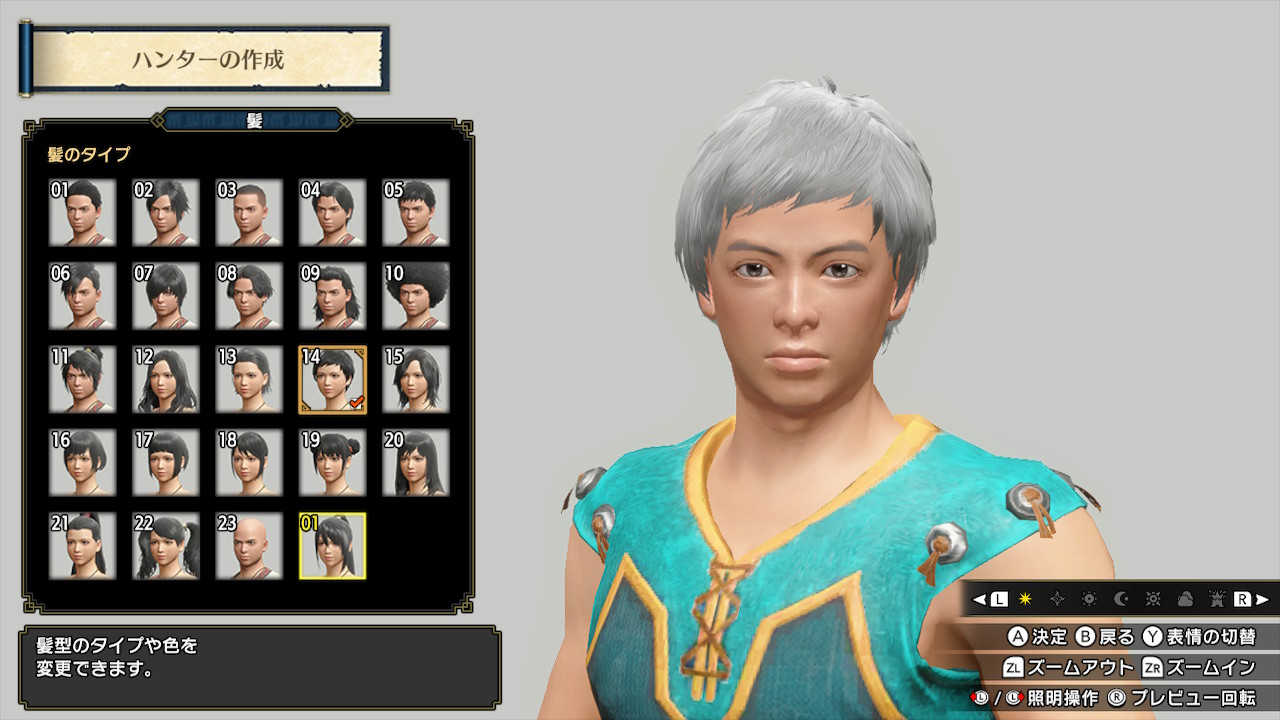Pick hairstyle 05 with spiky hair
The width and height of the screenshot is (1280, 720).
[416, 213]
